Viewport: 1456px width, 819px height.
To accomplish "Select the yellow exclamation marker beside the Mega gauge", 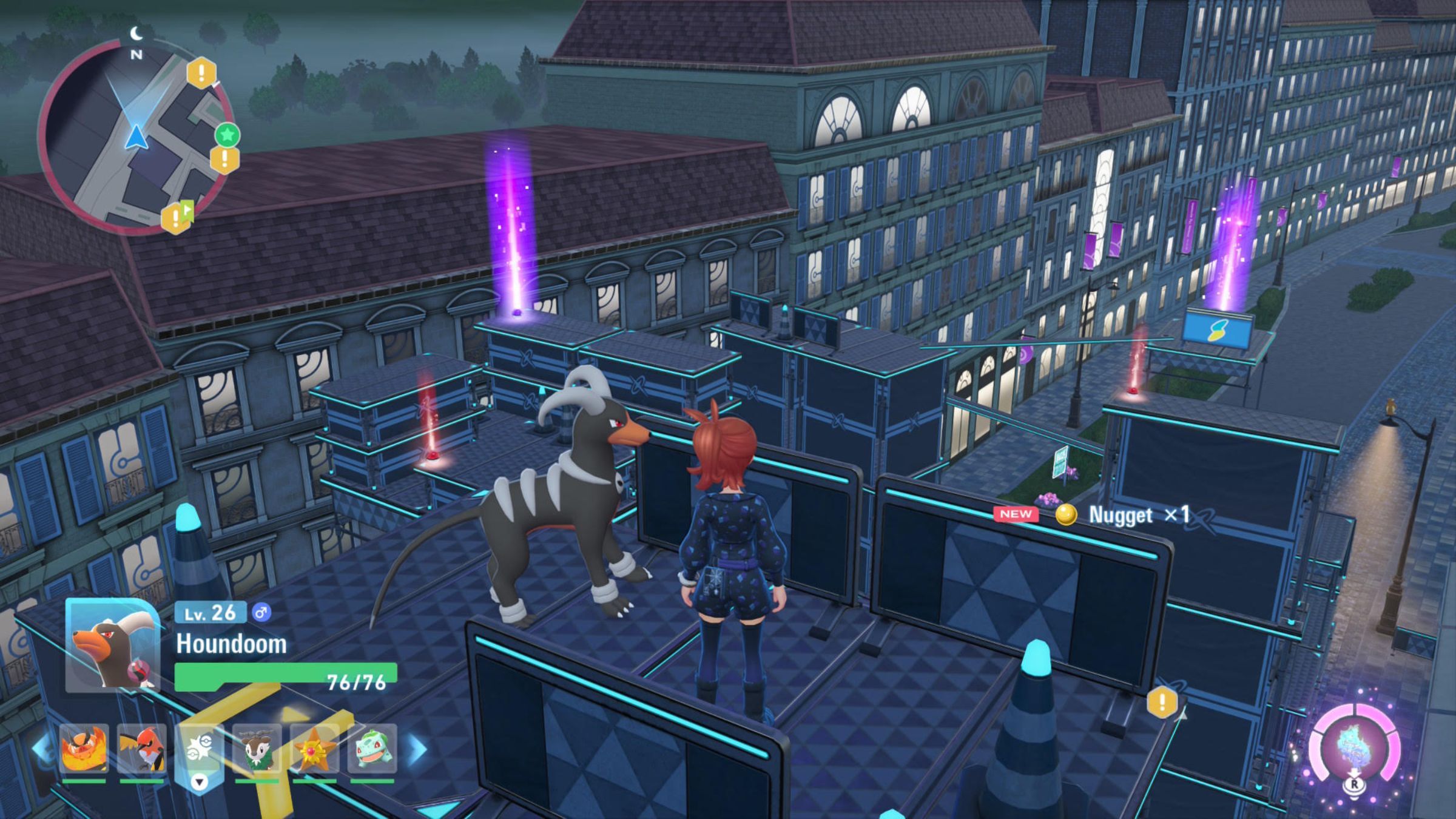I will [x=1162, y=703].
